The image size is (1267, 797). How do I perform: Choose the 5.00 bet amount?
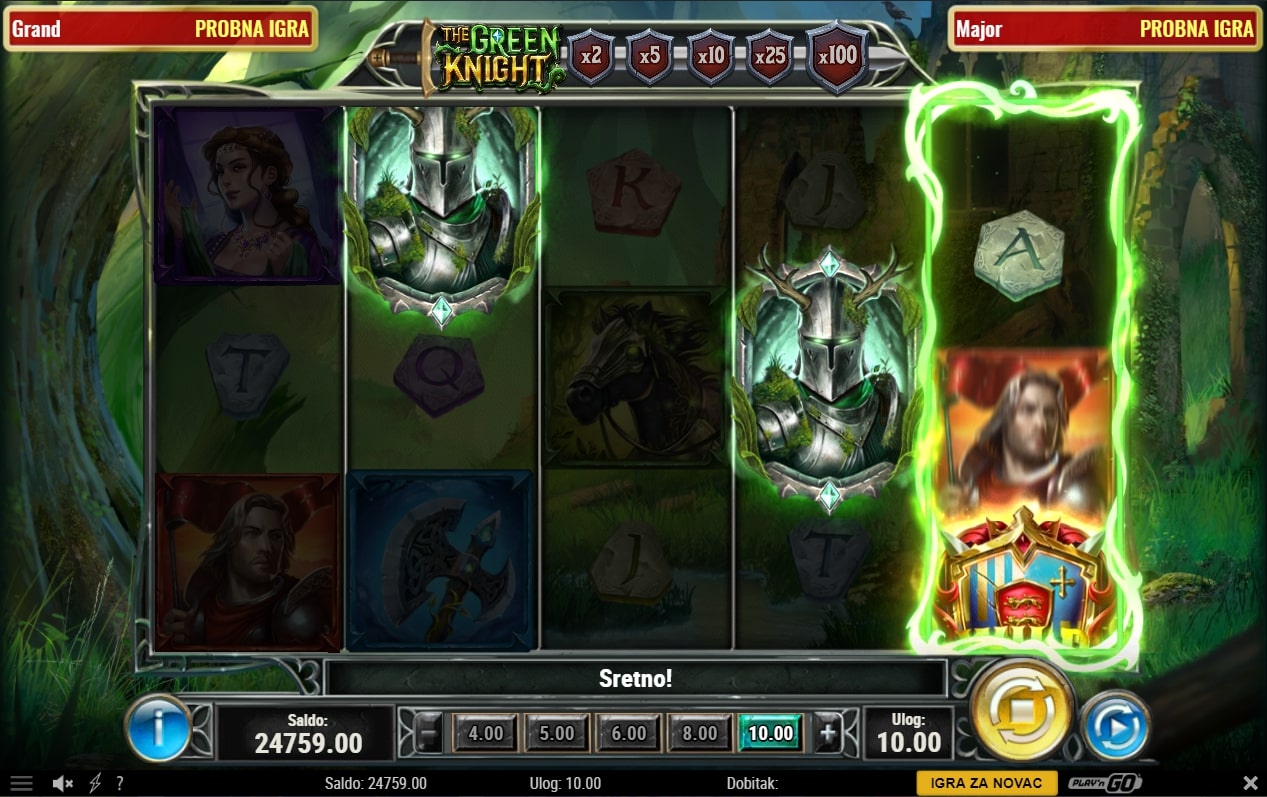point(557,733)
